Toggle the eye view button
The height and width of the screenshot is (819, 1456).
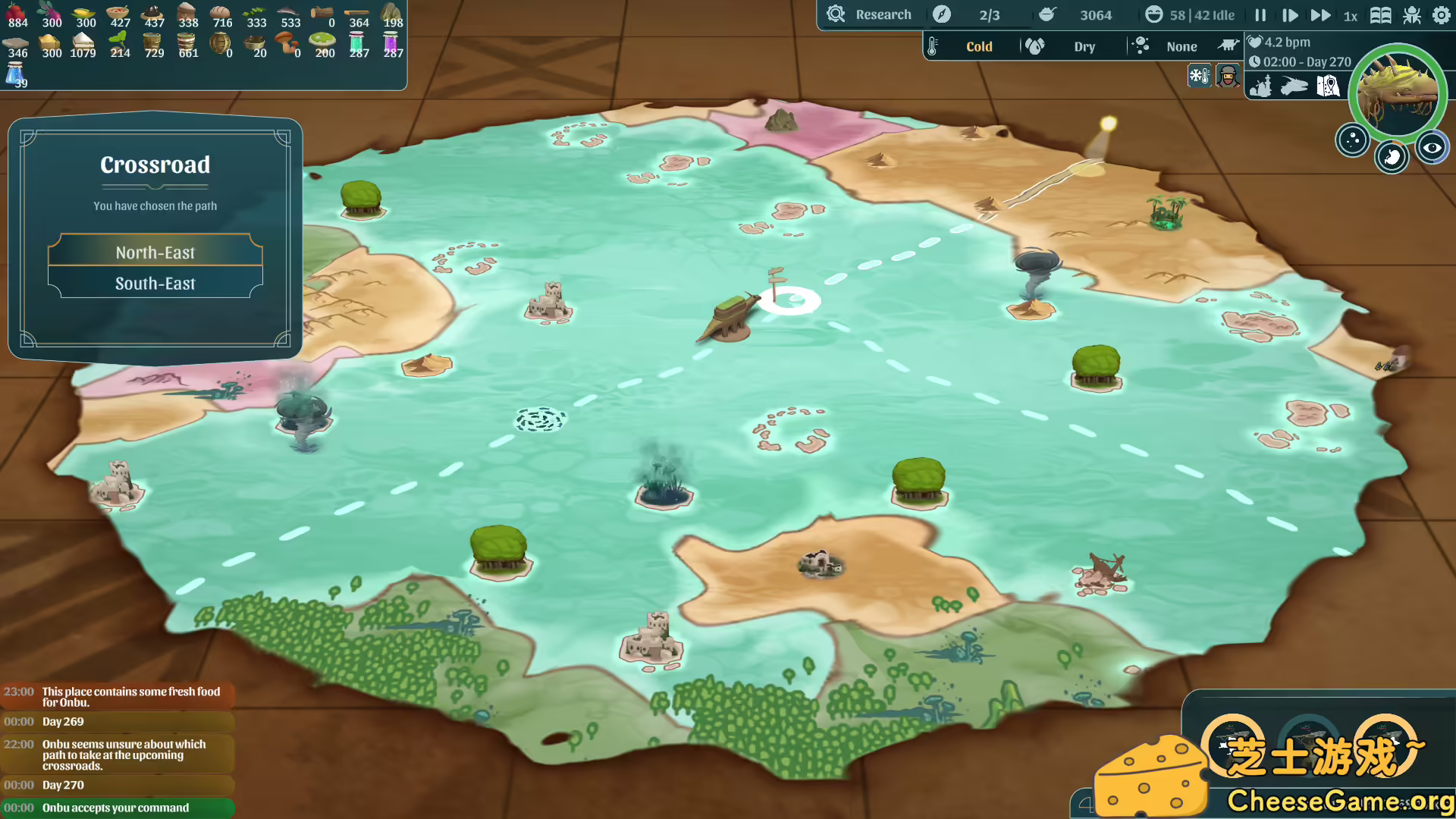pos(1432,148)
